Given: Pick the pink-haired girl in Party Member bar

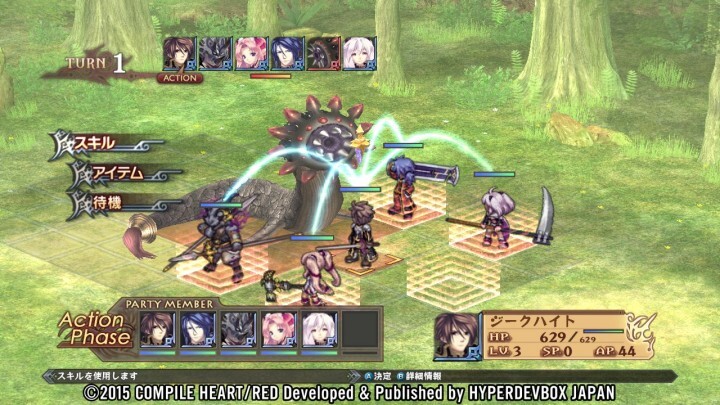Looking at the screenshot, I should pyautogui.click(x=280, y=329).
